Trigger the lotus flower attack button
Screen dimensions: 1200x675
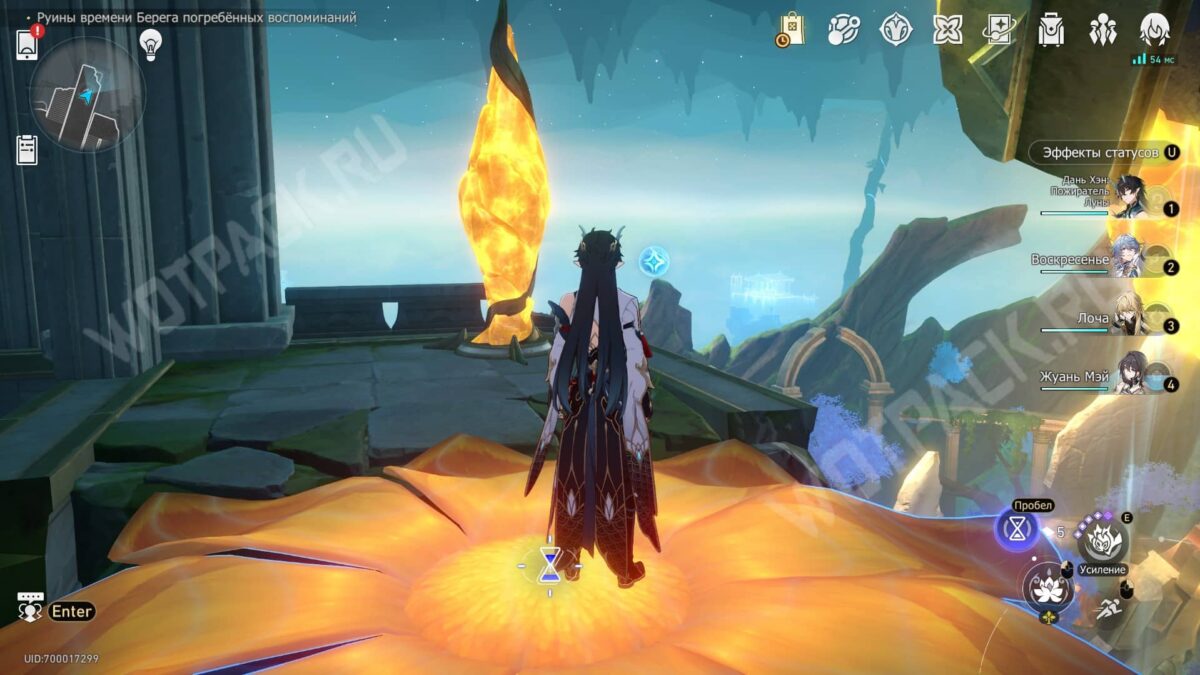pos(1047,589)
